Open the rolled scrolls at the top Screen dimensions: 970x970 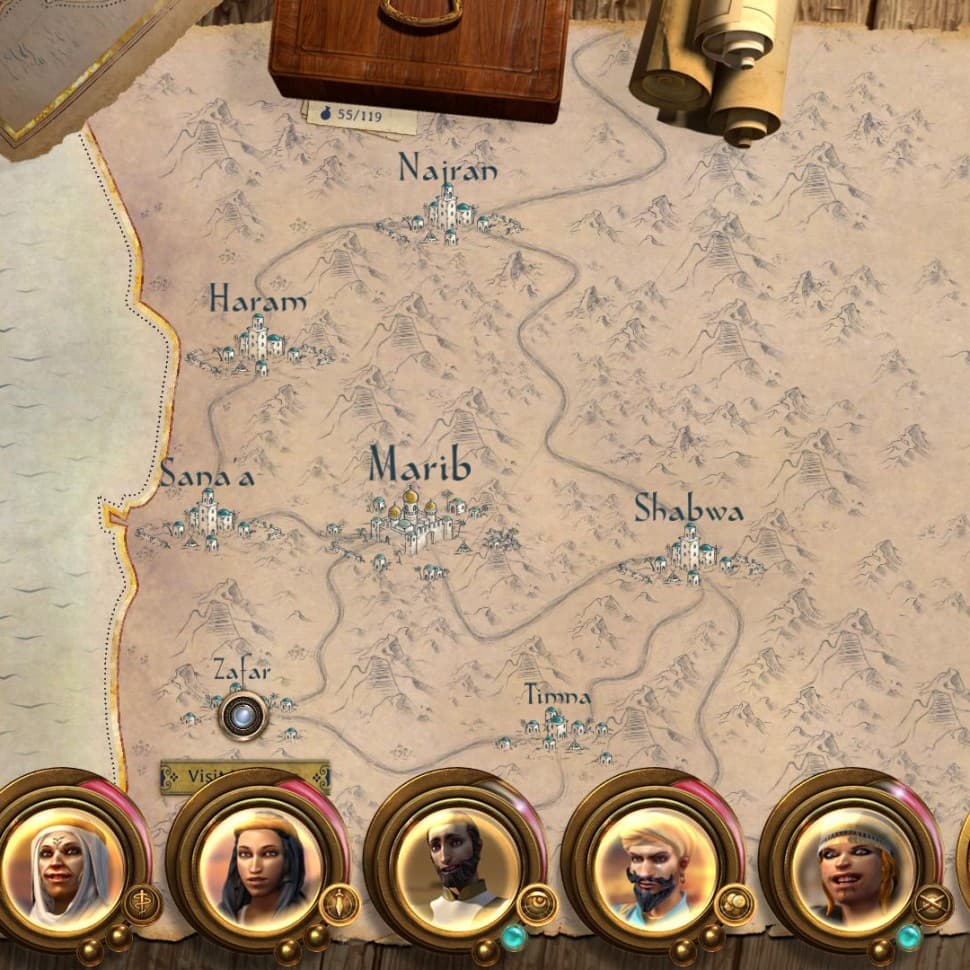click(710, 62)
